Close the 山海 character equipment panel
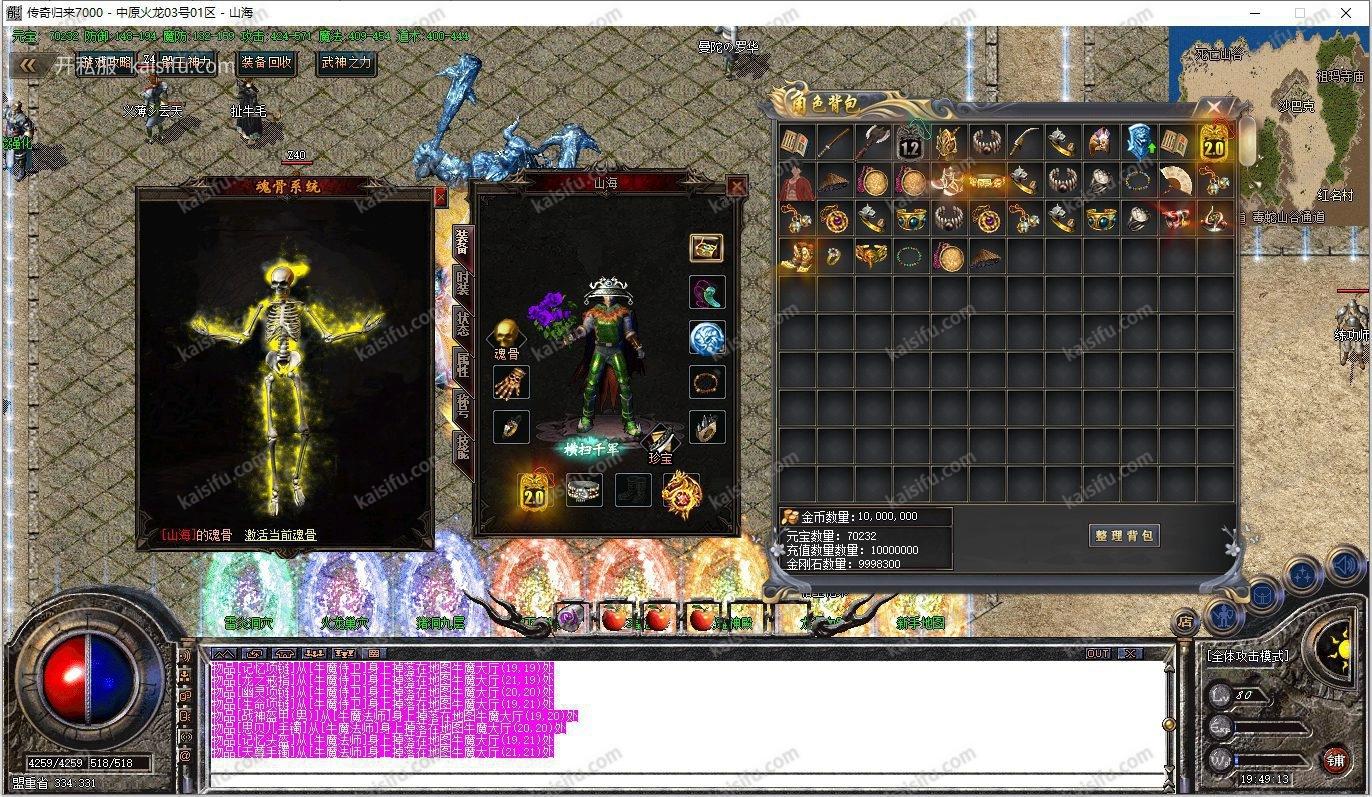 tap(736, 186)
